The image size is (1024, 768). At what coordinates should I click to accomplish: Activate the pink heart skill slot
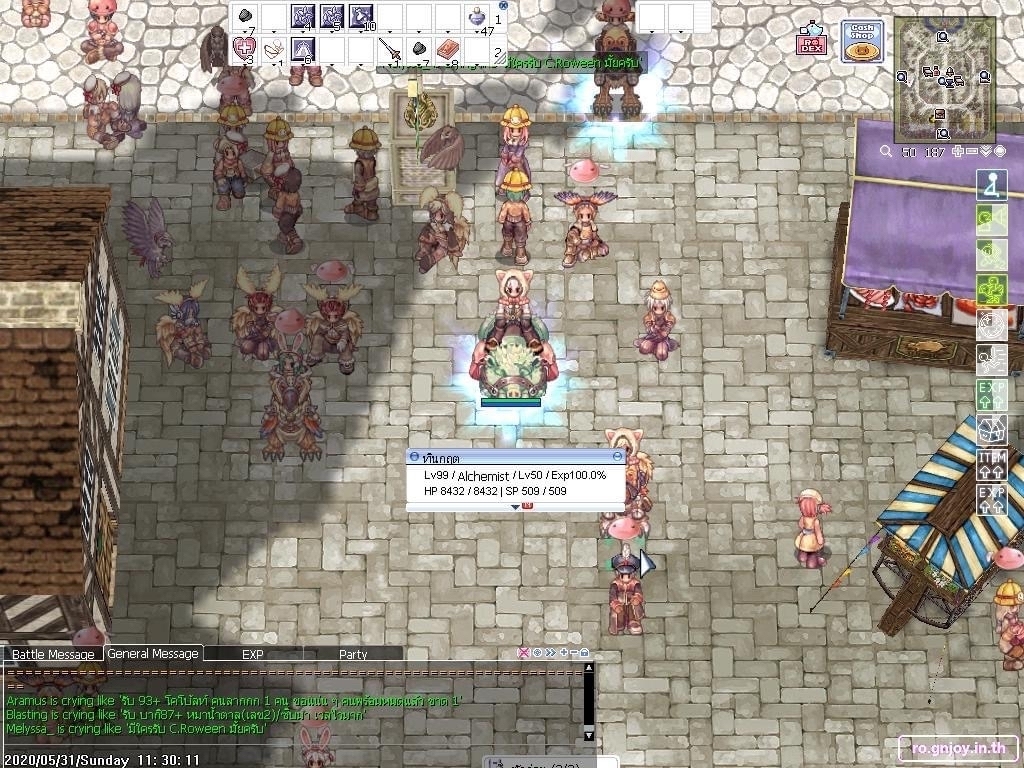244,47
